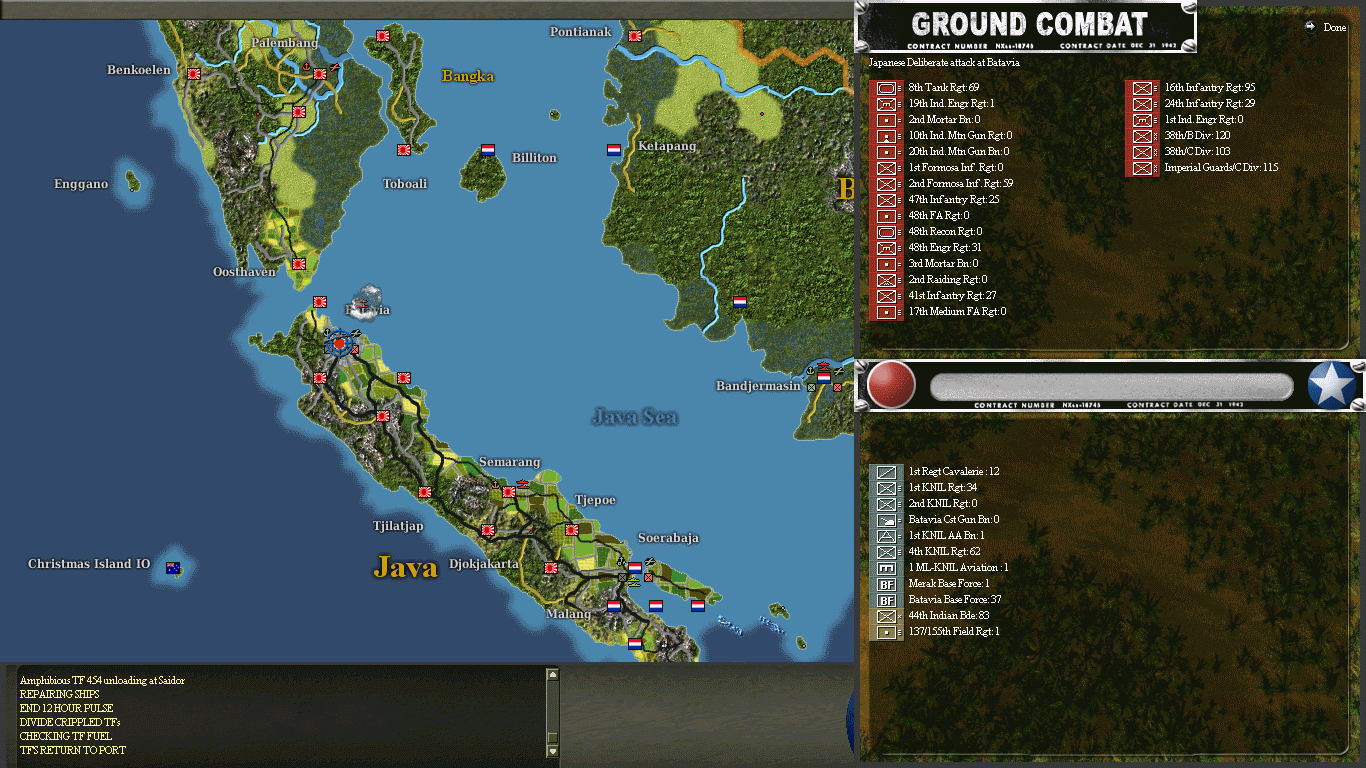Click the 38th/B Div roster entry
This screenshot has height=768, width=1366.
[1141, 135]
